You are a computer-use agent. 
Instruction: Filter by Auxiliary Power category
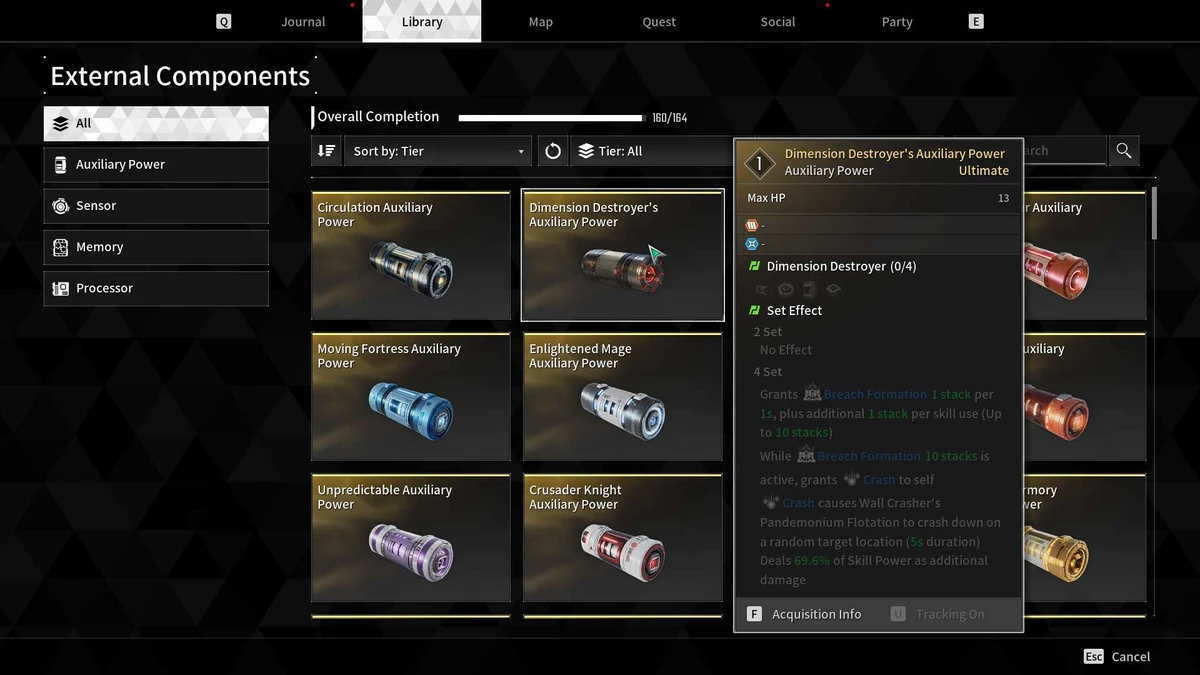tap(156, 165)
